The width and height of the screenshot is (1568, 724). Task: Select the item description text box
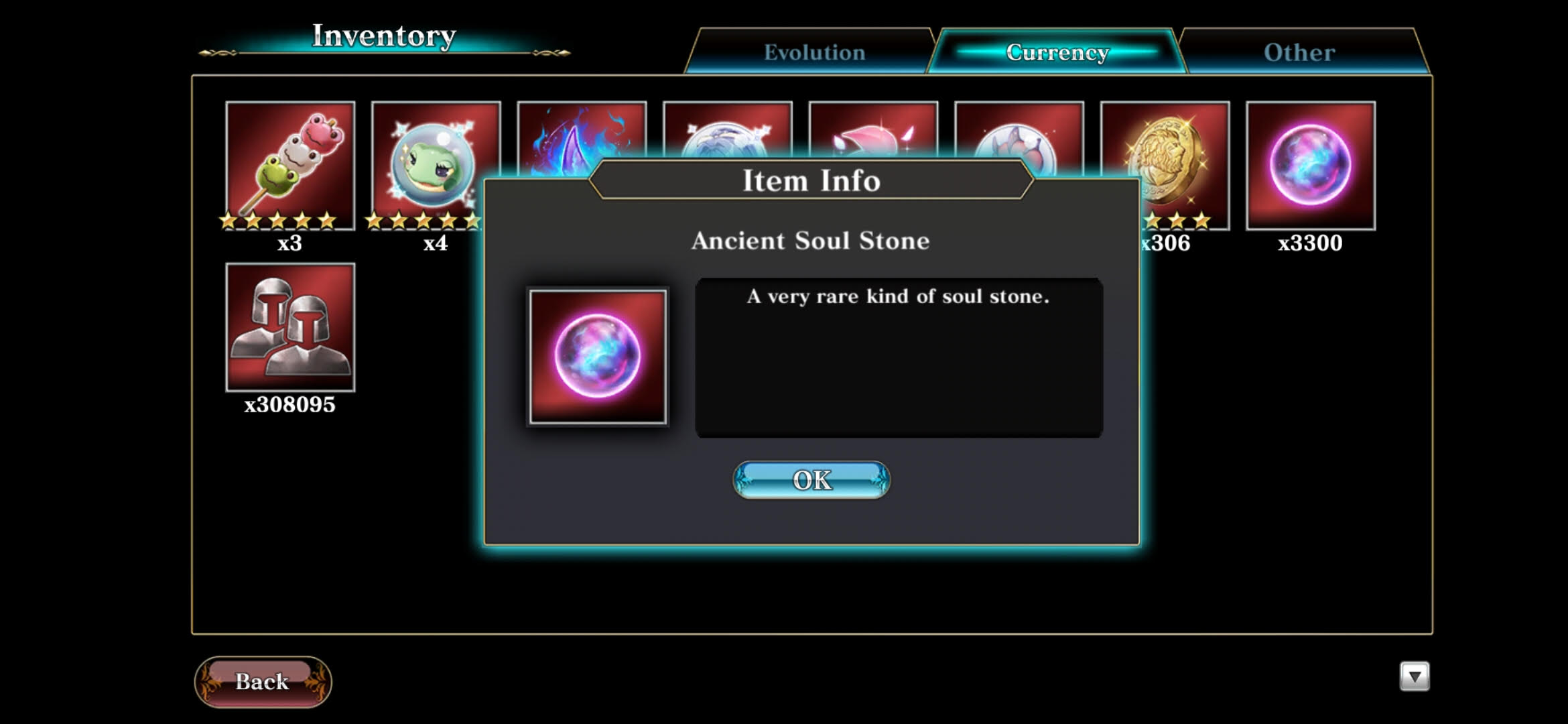click(x=898, y=359)
